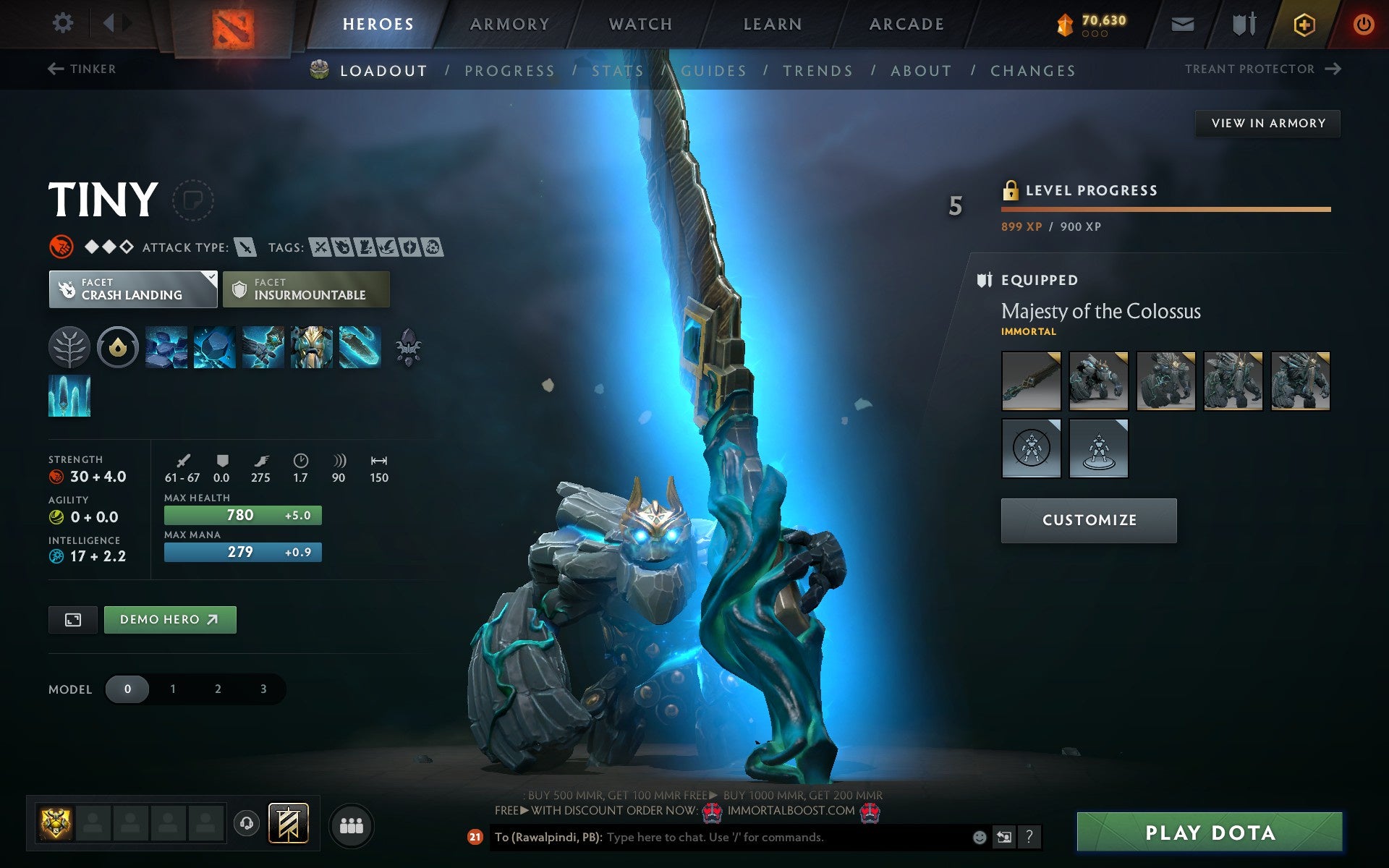Viewport: 1389px width, 868px height.
Task: Switch to the Armory tab
Action: coord(509,23)
